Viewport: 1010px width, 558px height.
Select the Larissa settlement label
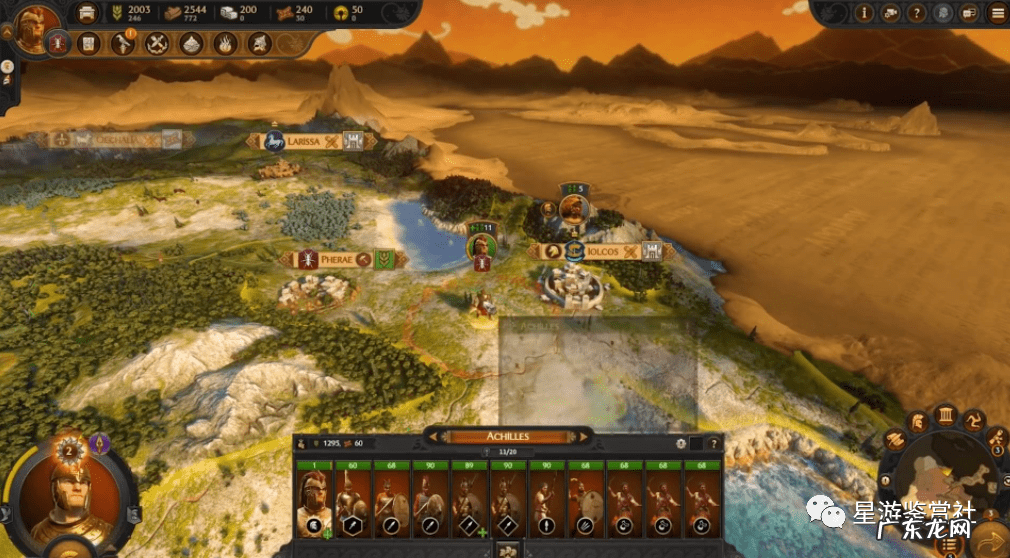tap(304, 142)
